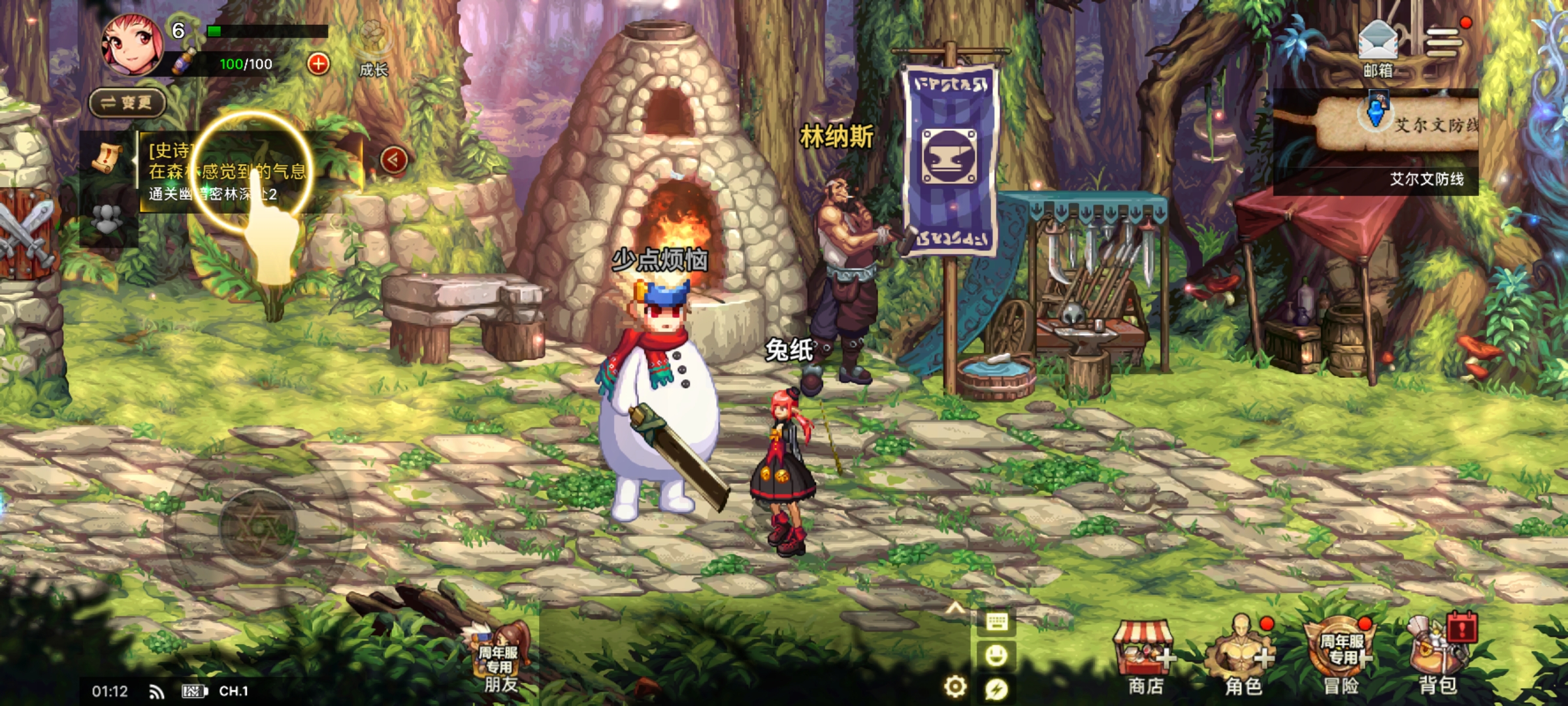Open the 成长 growth menu
The image size is (1568, 706).
[x=374, y=49]
